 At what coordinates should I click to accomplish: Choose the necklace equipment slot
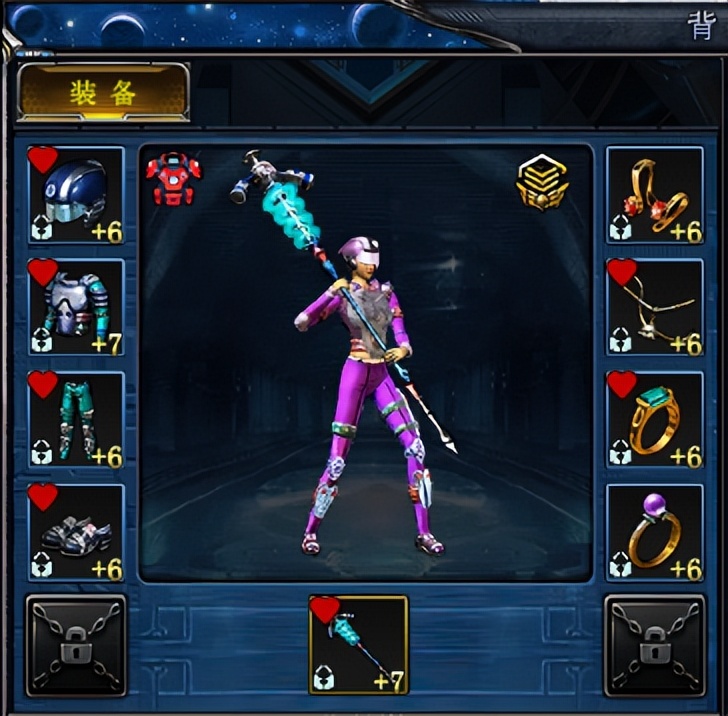[x=655, y=307]
